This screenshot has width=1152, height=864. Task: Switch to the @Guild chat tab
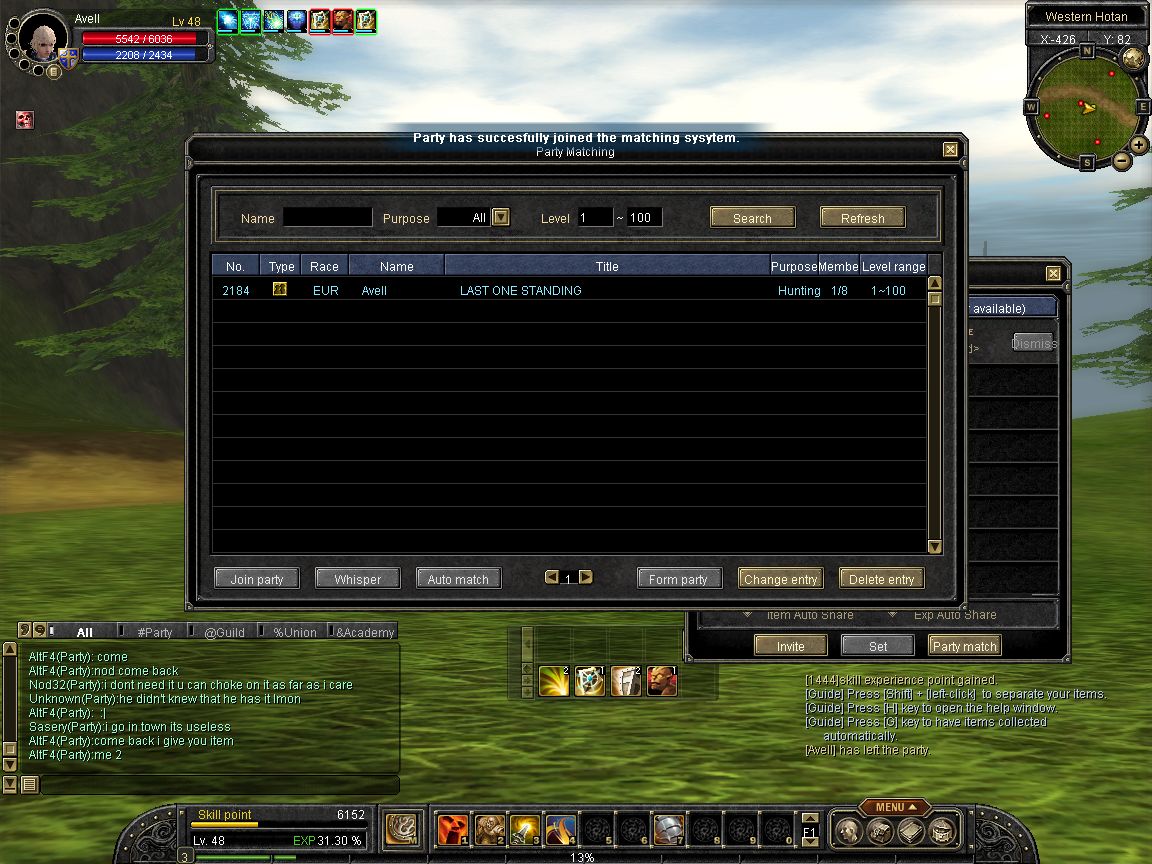click(x=224, y=632)
